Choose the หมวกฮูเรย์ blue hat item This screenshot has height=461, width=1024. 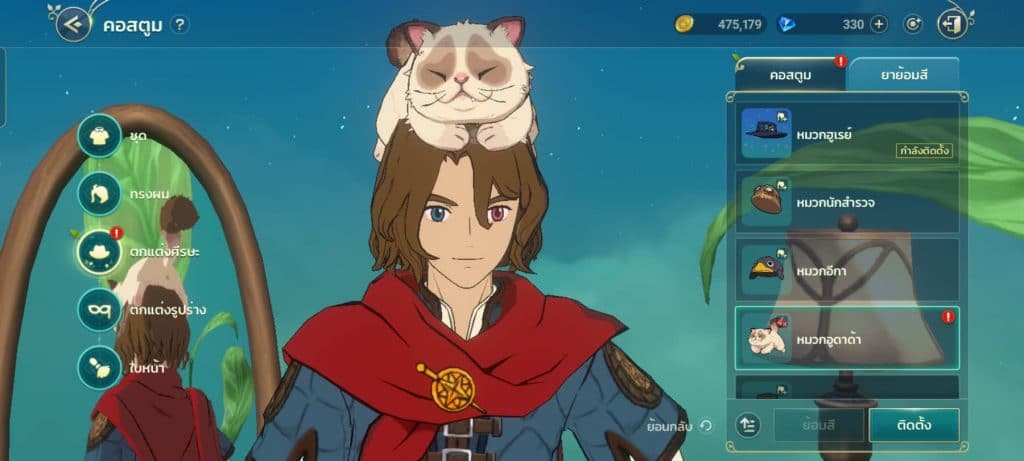[x=847, y=134]
